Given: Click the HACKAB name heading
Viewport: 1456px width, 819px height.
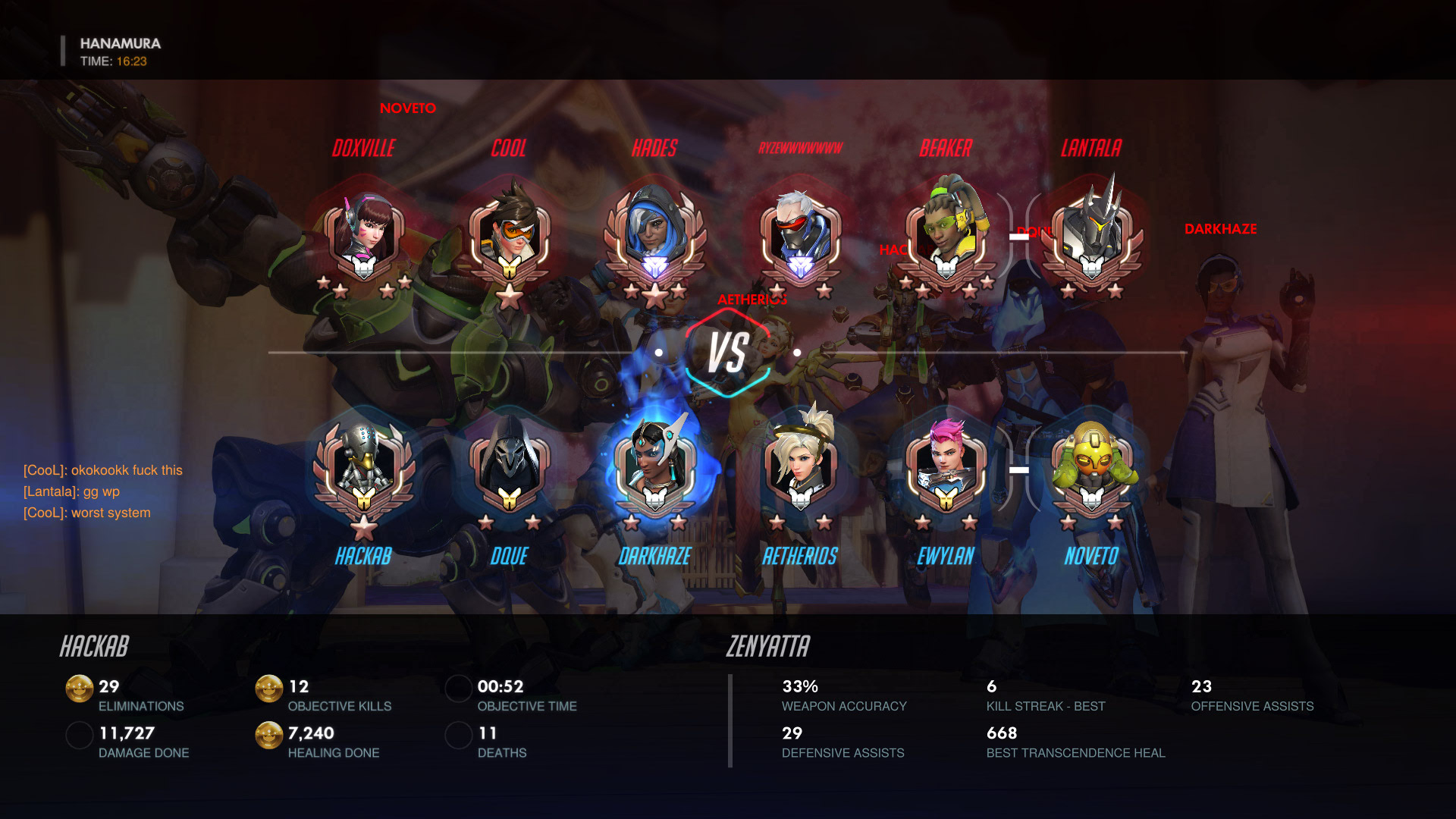Looking at the screenshot, I should click(x=96, y=647).
